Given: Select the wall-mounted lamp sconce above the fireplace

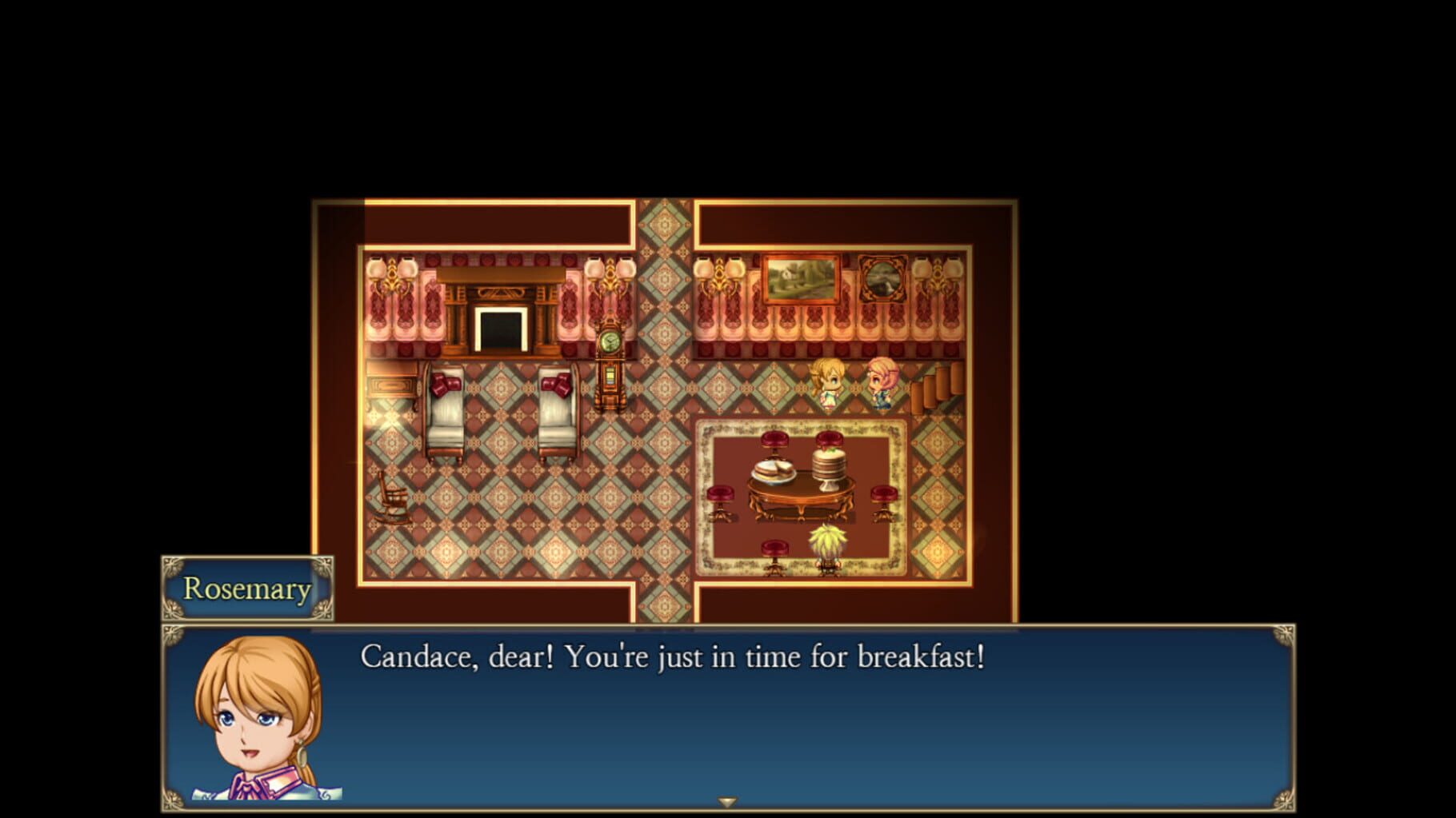Looking at the screenshot, I should pos(391,272).
